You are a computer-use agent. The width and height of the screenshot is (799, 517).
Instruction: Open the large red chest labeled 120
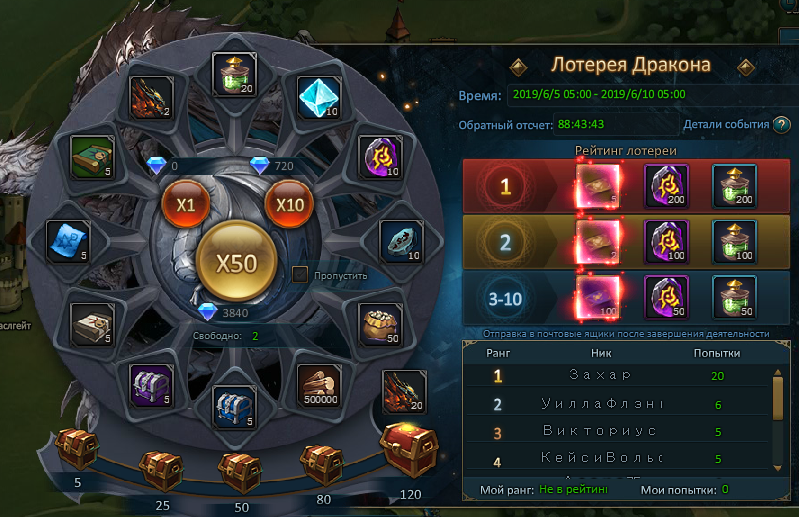click(406, 450)
